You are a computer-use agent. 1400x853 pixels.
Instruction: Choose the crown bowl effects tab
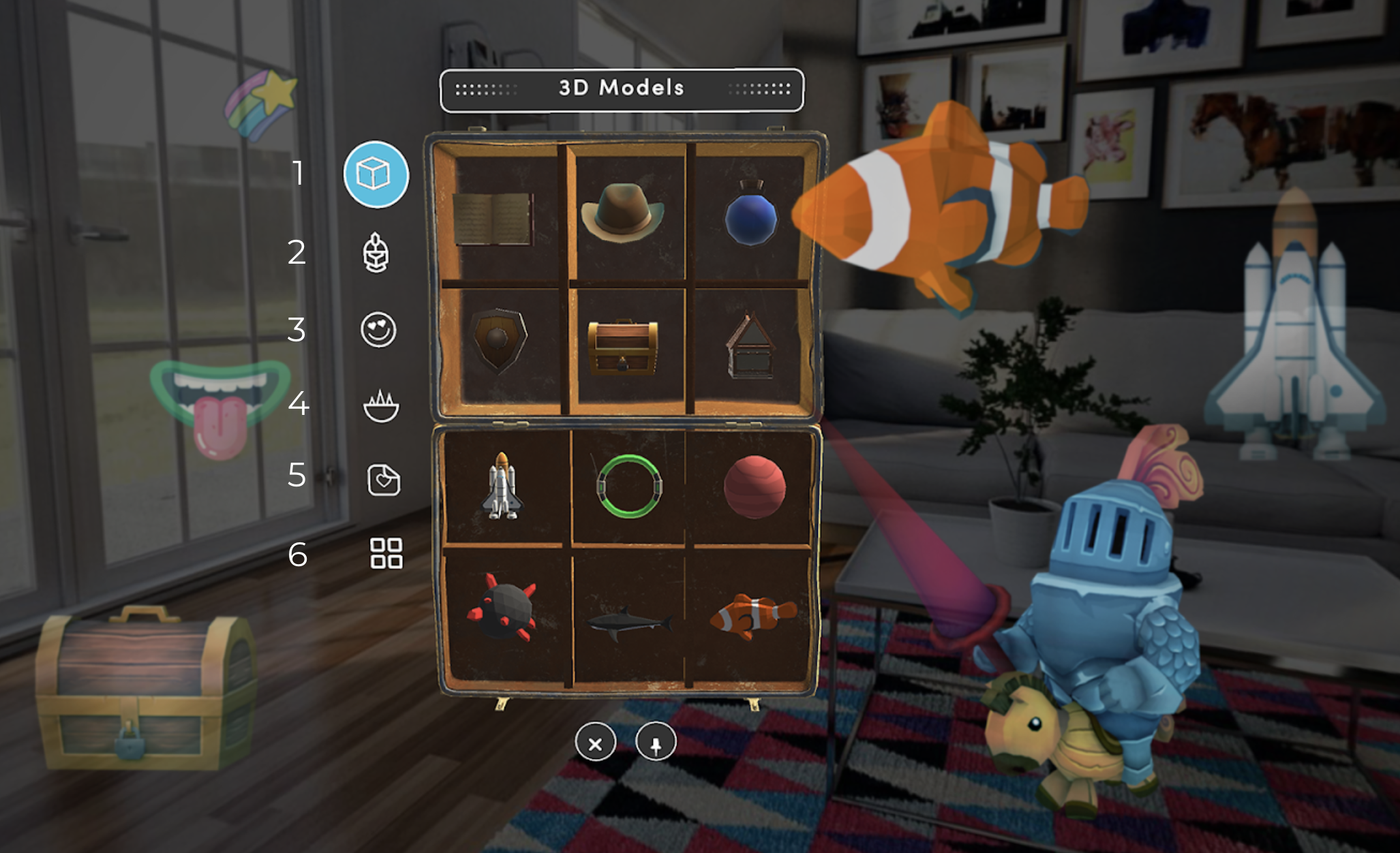(x=381, y=407)
